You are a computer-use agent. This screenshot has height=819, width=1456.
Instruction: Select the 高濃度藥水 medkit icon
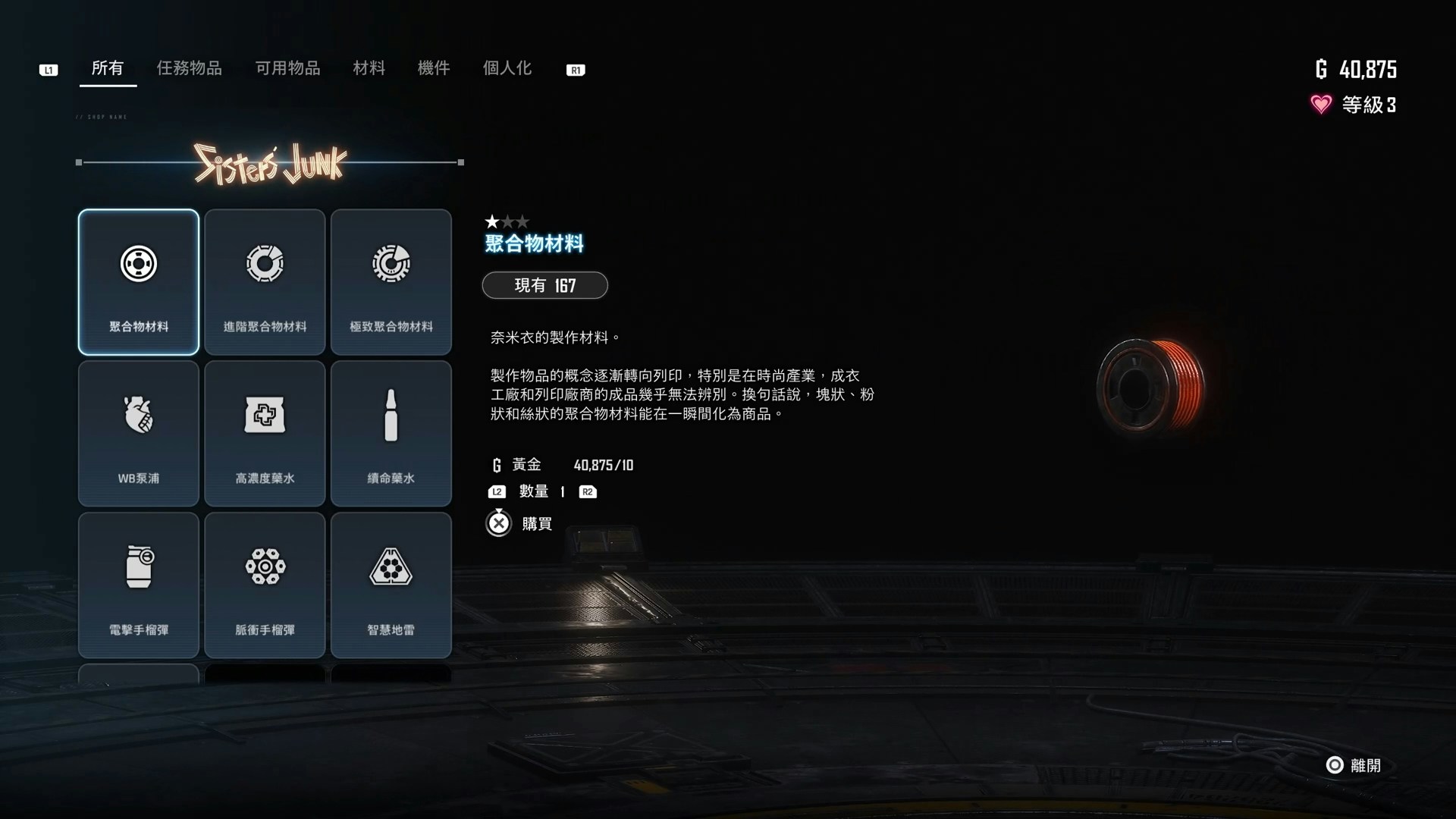[x=265, y=415]
